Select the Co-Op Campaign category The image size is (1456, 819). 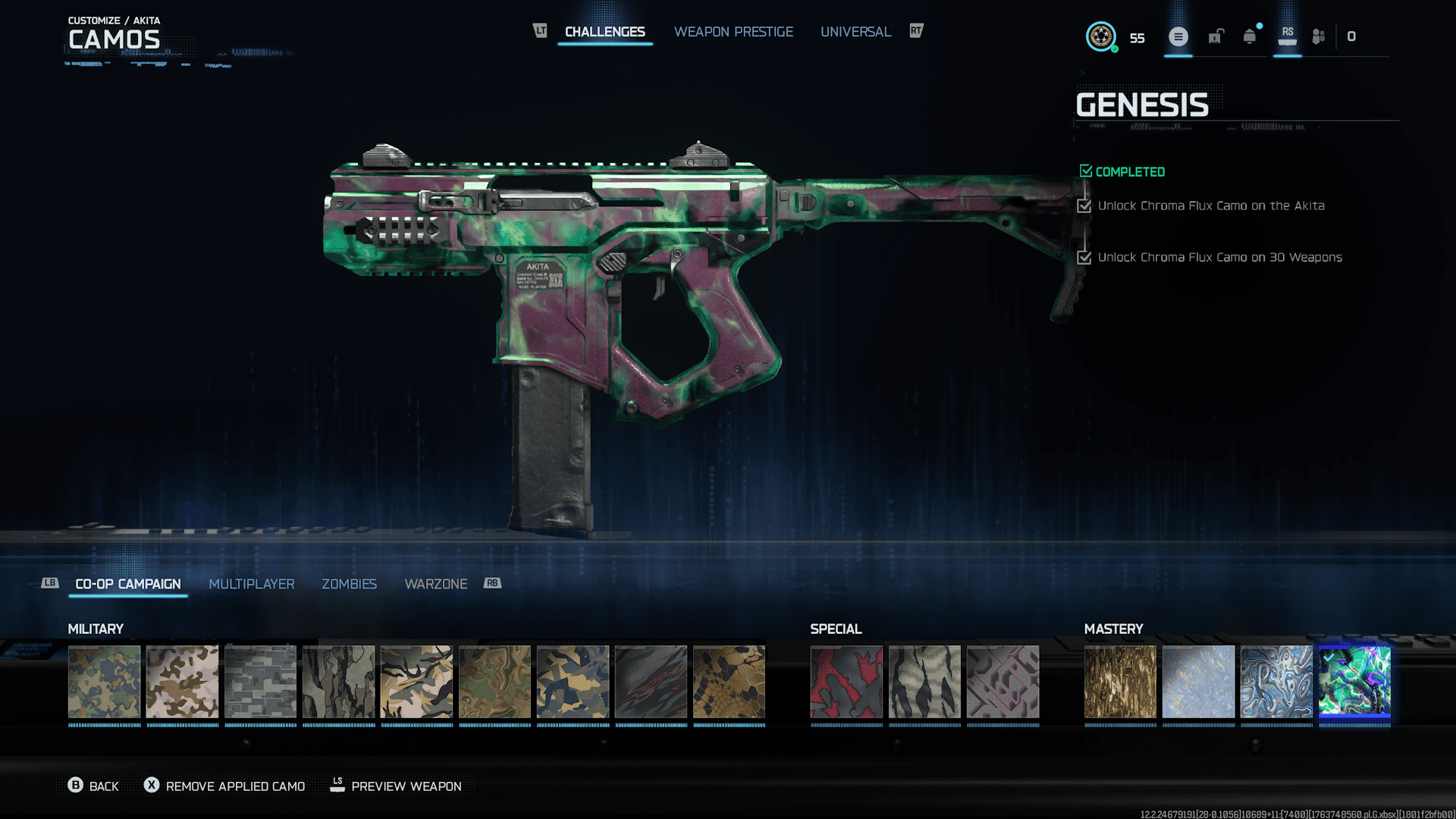[128, 584]
